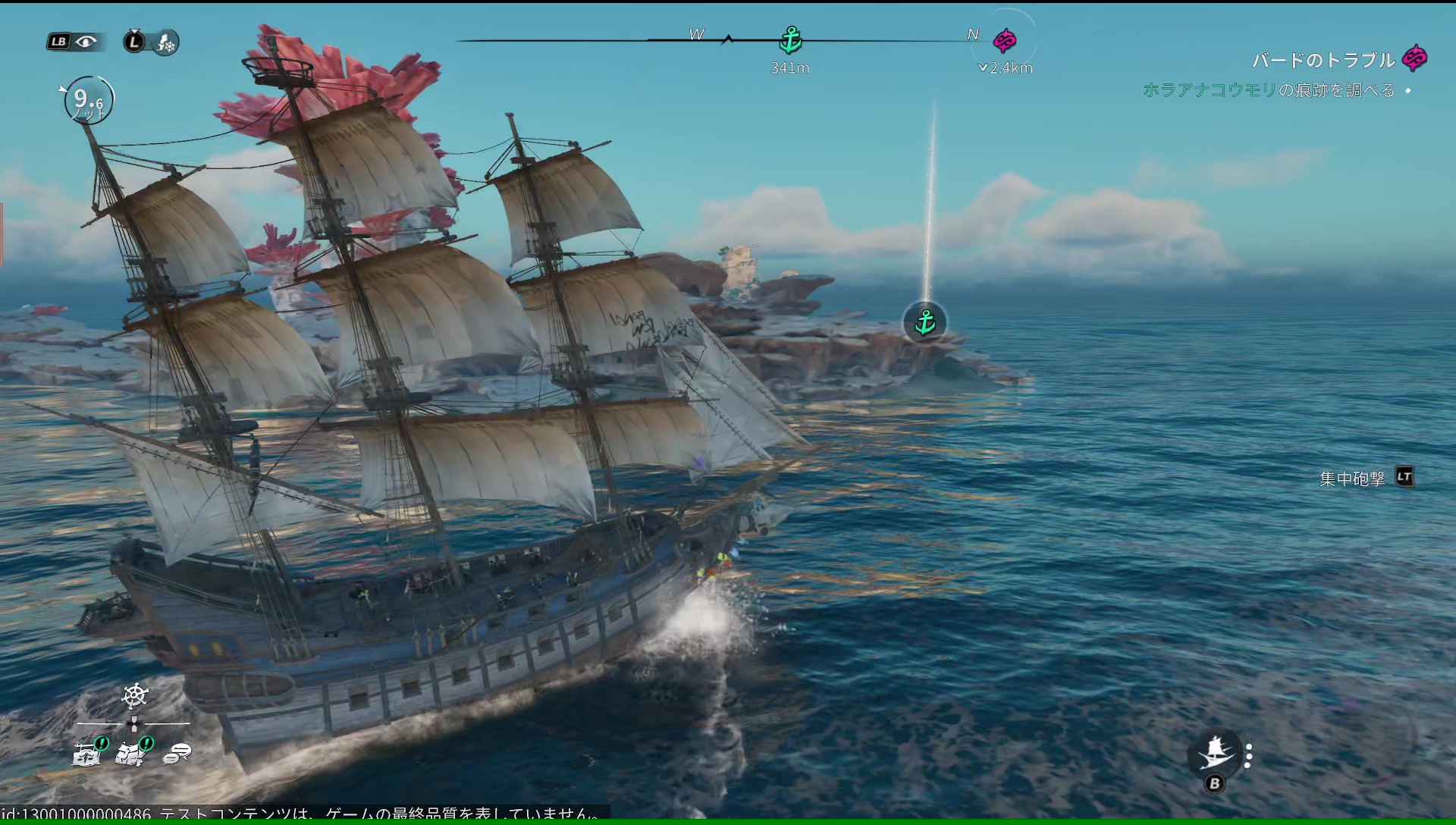
Task: Select the ship's wheel icon above the D-pad
Action: click(x=135, y=695)
